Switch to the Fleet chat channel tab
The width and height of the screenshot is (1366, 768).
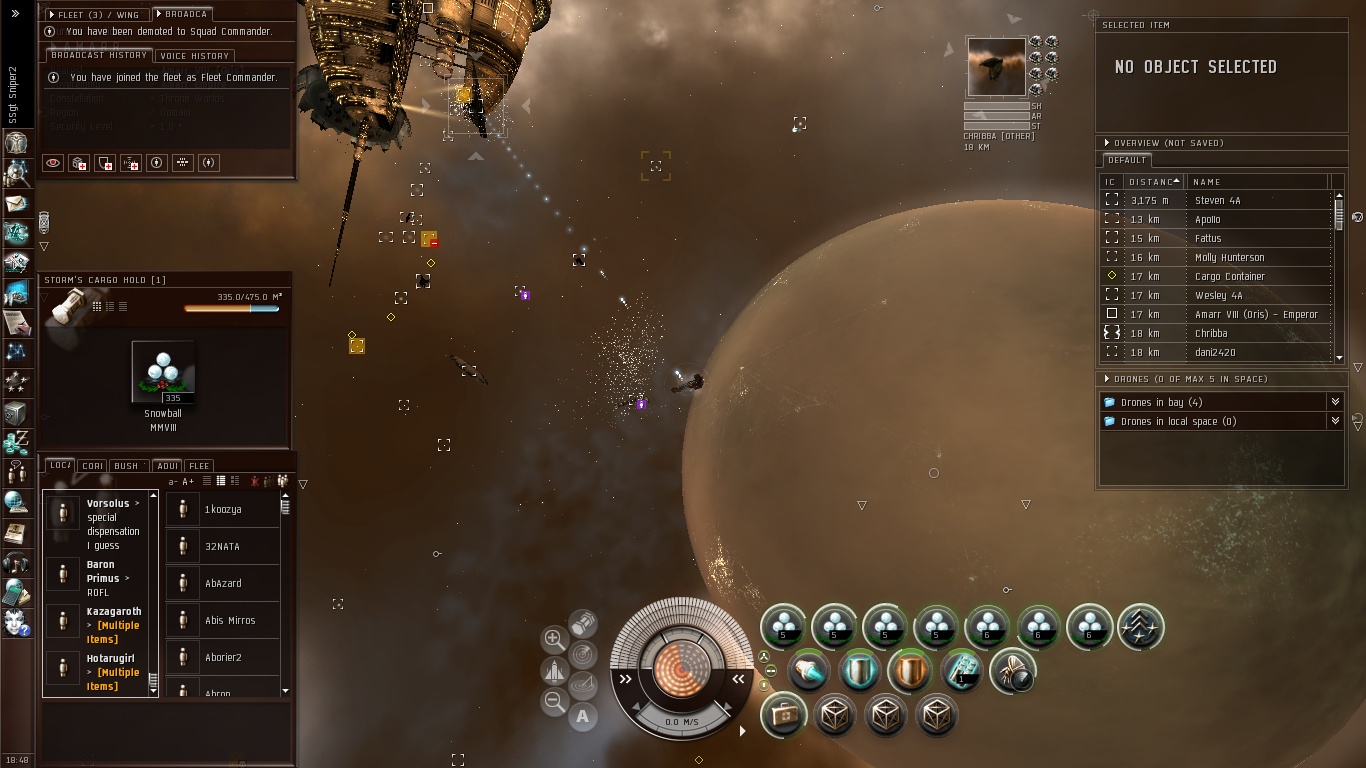tap(199, 466)
